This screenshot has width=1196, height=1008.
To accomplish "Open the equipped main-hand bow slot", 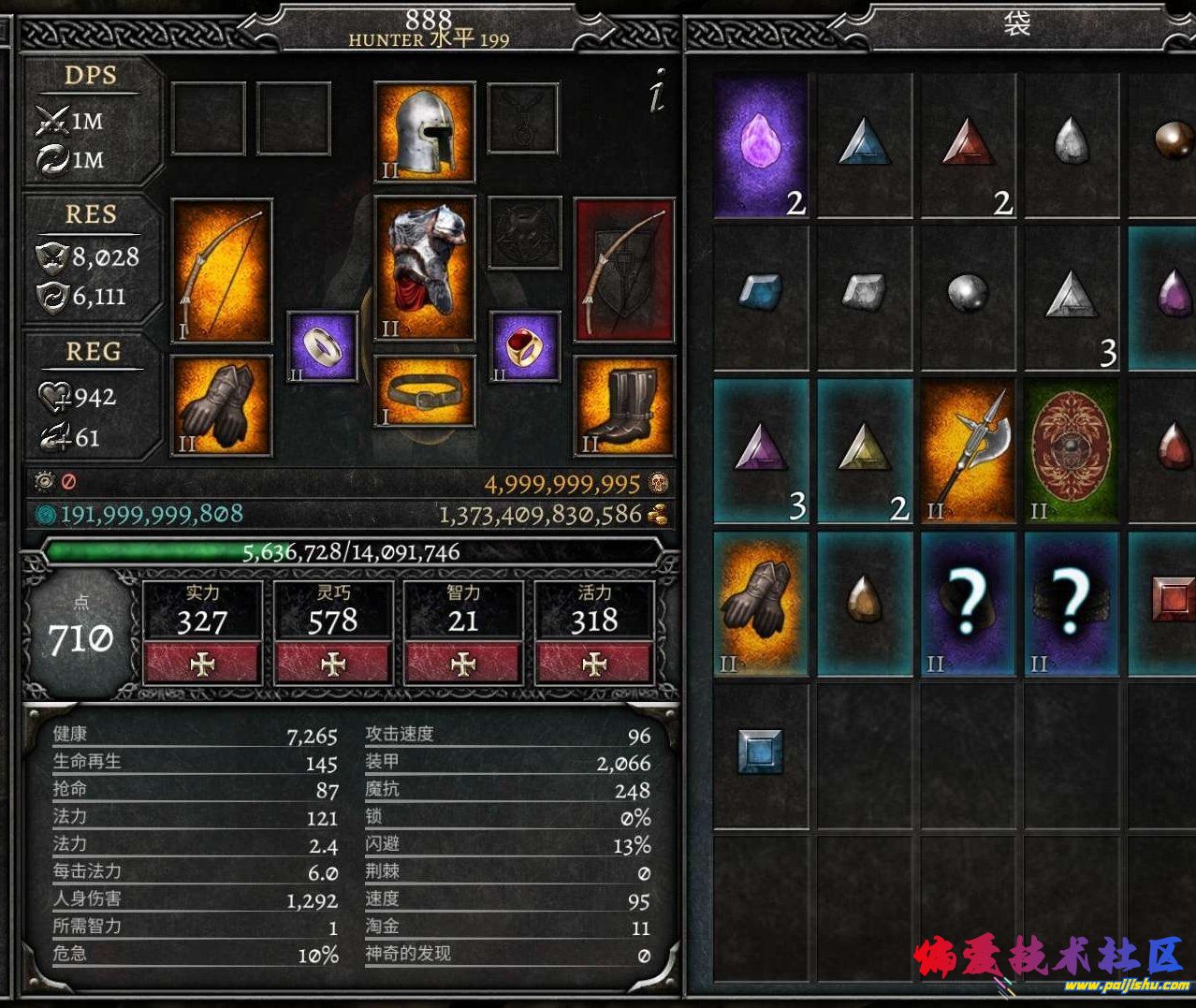I will tap(222, 270).
